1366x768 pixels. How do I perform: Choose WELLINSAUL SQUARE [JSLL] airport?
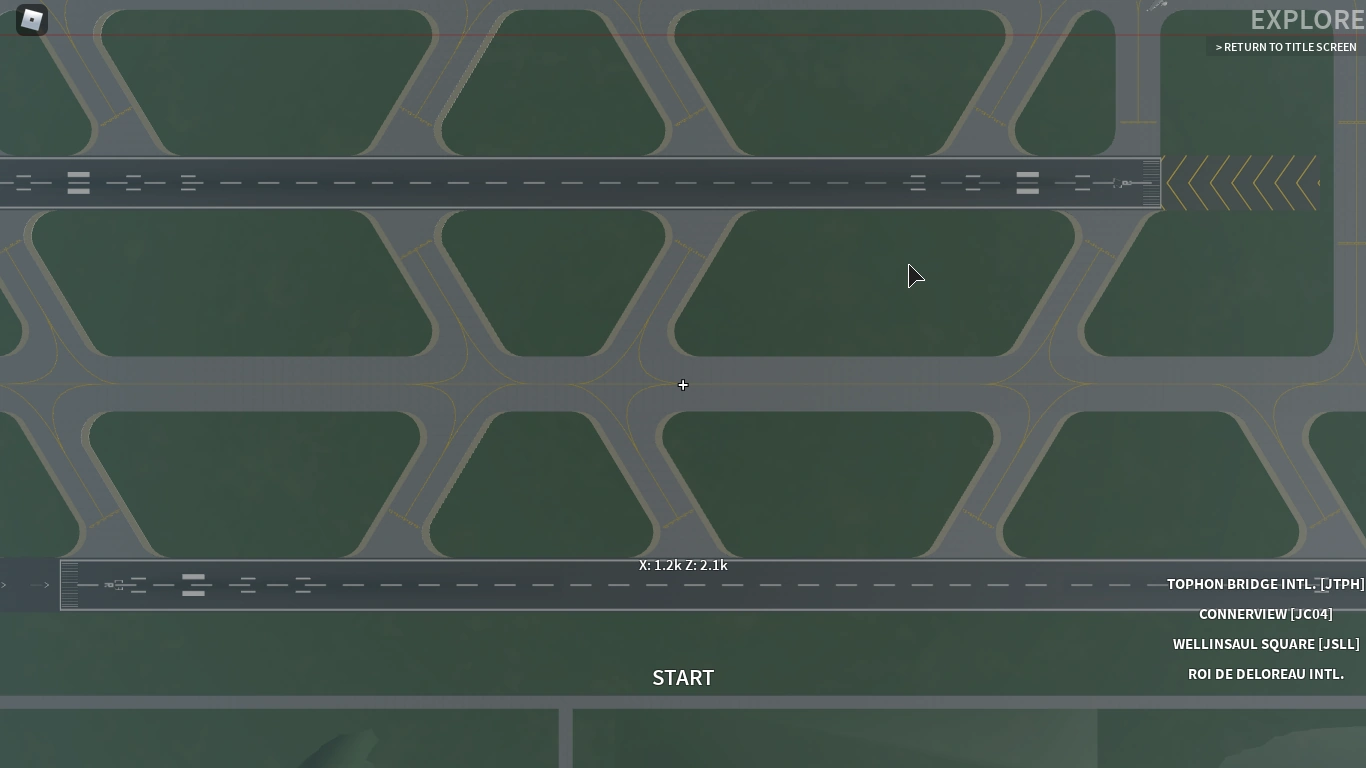click(x=1266, y=644)
